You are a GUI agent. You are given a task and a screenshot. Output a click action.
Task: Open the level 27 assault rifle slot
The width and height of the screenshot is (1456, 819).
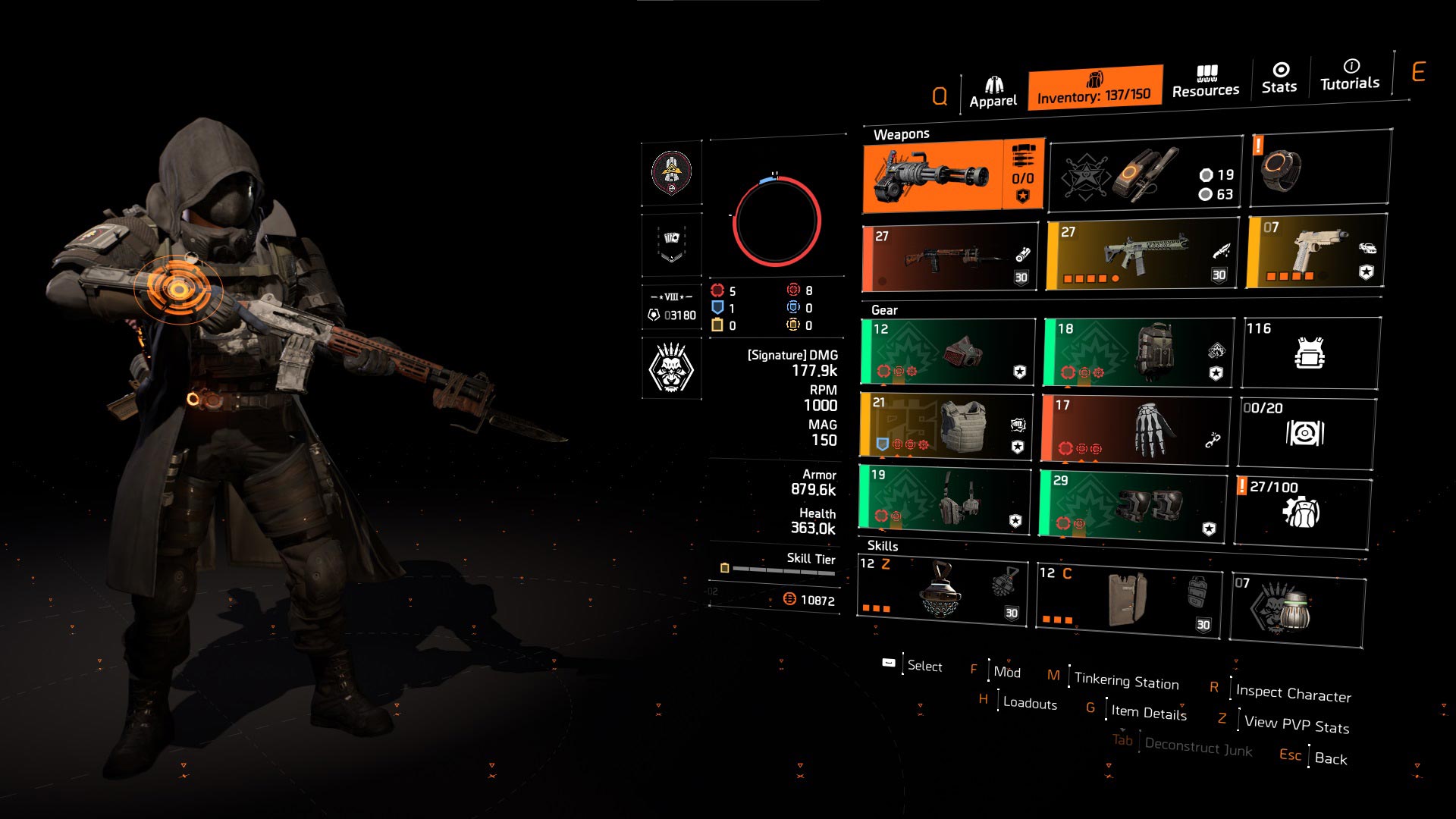tap(1137, 254)
